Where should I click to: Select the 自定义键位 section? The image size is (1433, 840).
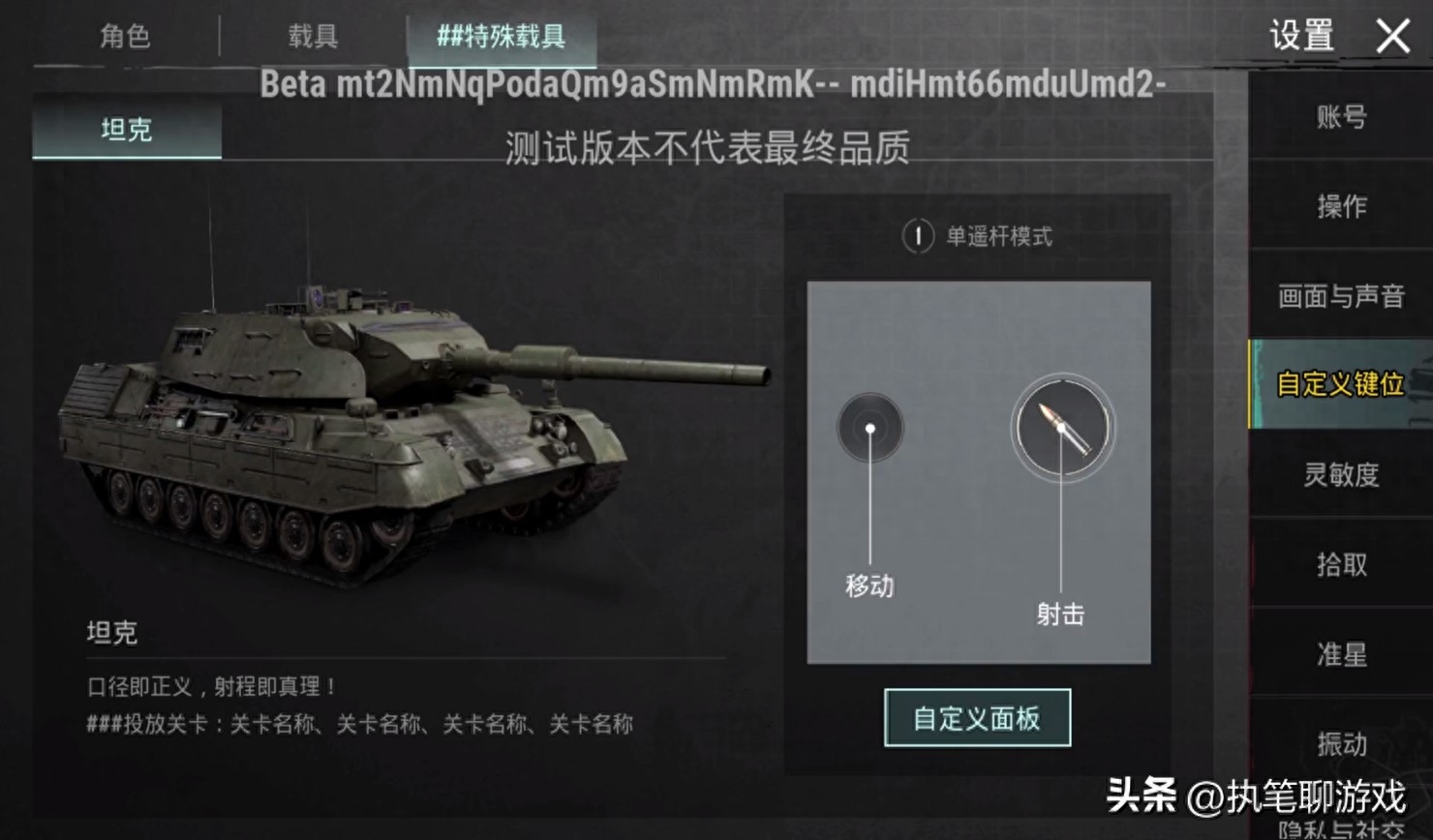tap(1341, 384)
